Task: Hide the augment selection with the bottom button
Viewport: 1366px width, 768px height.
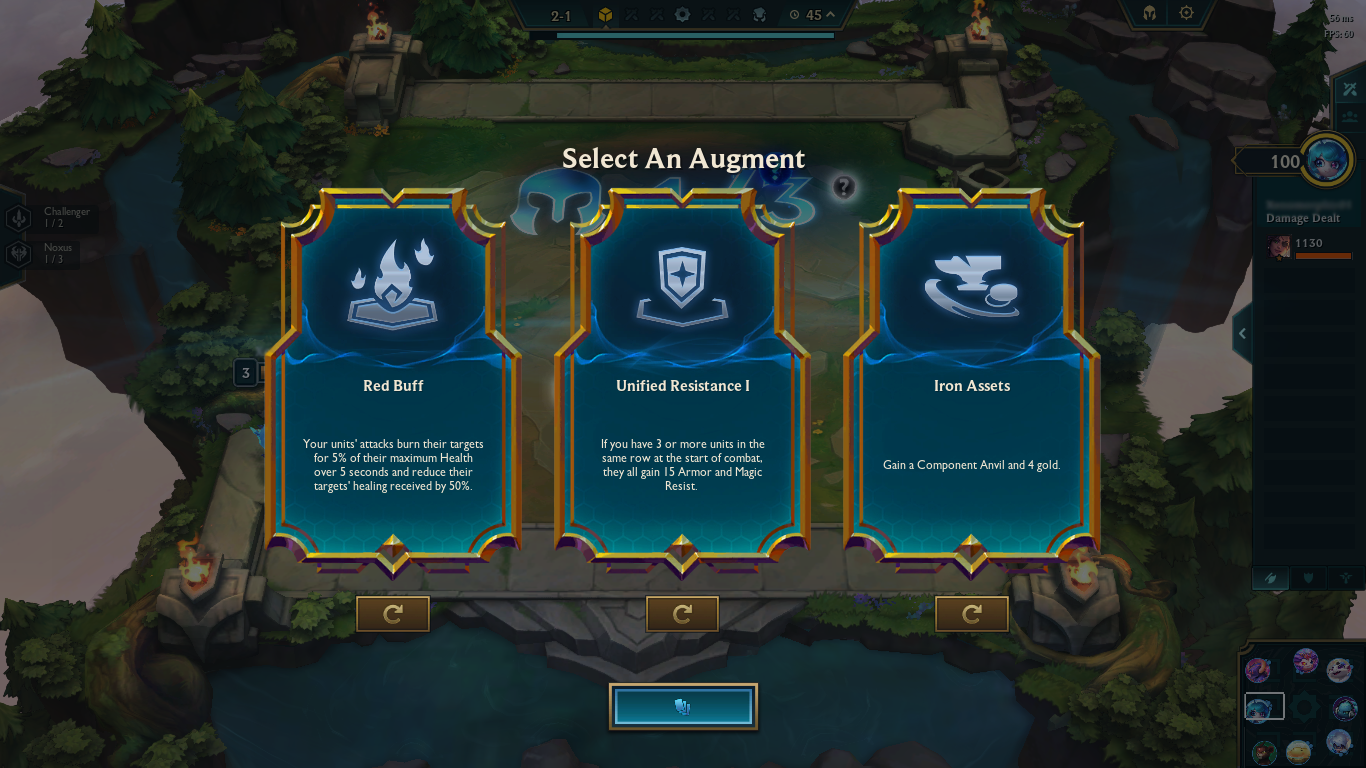Action: pyautogui.click(x=683, y=707)
